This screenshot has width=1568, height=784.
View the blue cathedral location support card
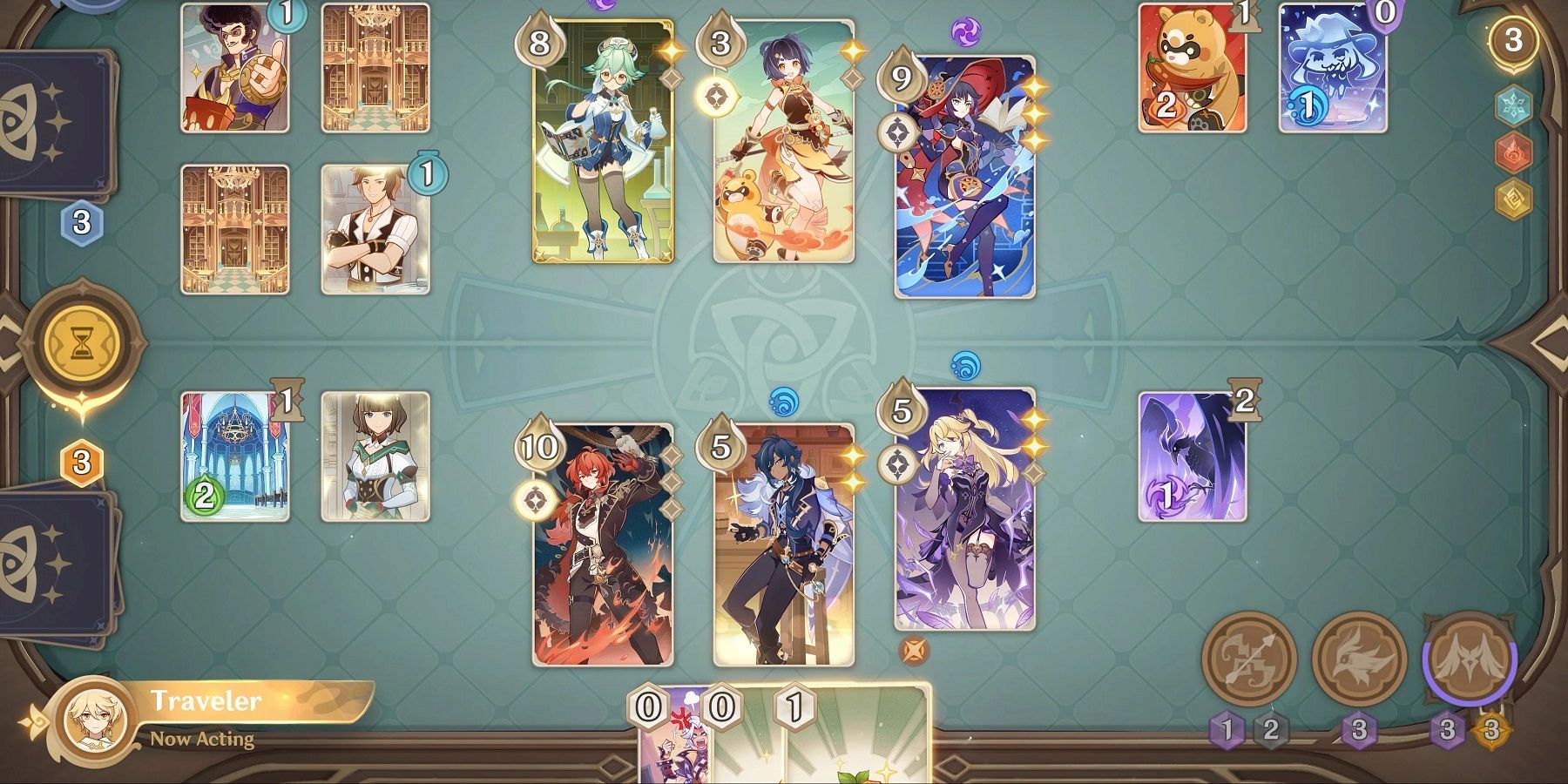tap(234, 457)
